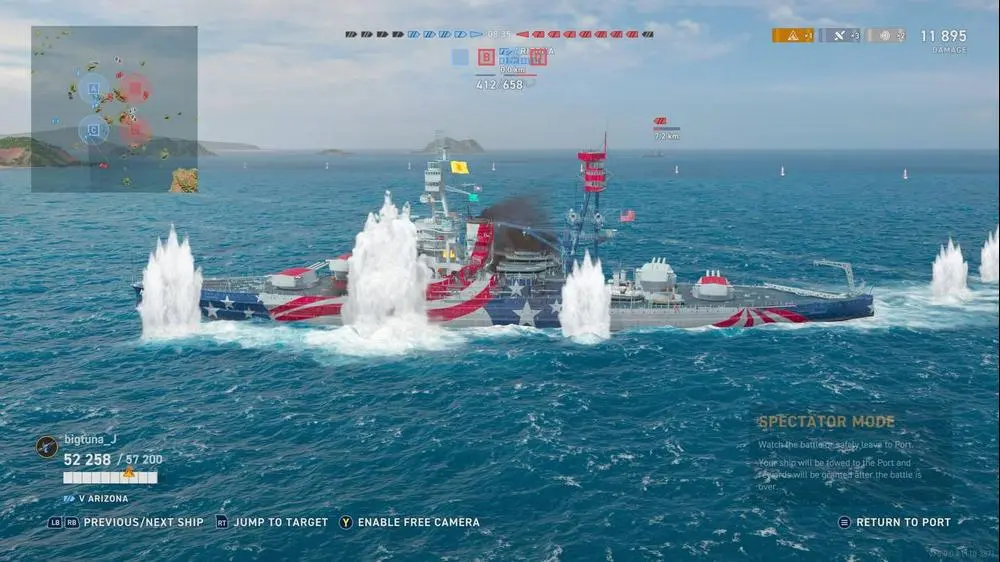Click the battle minimap
Image resolution: width=1000 pixels, height=562 pixels.
coord(114,109)
